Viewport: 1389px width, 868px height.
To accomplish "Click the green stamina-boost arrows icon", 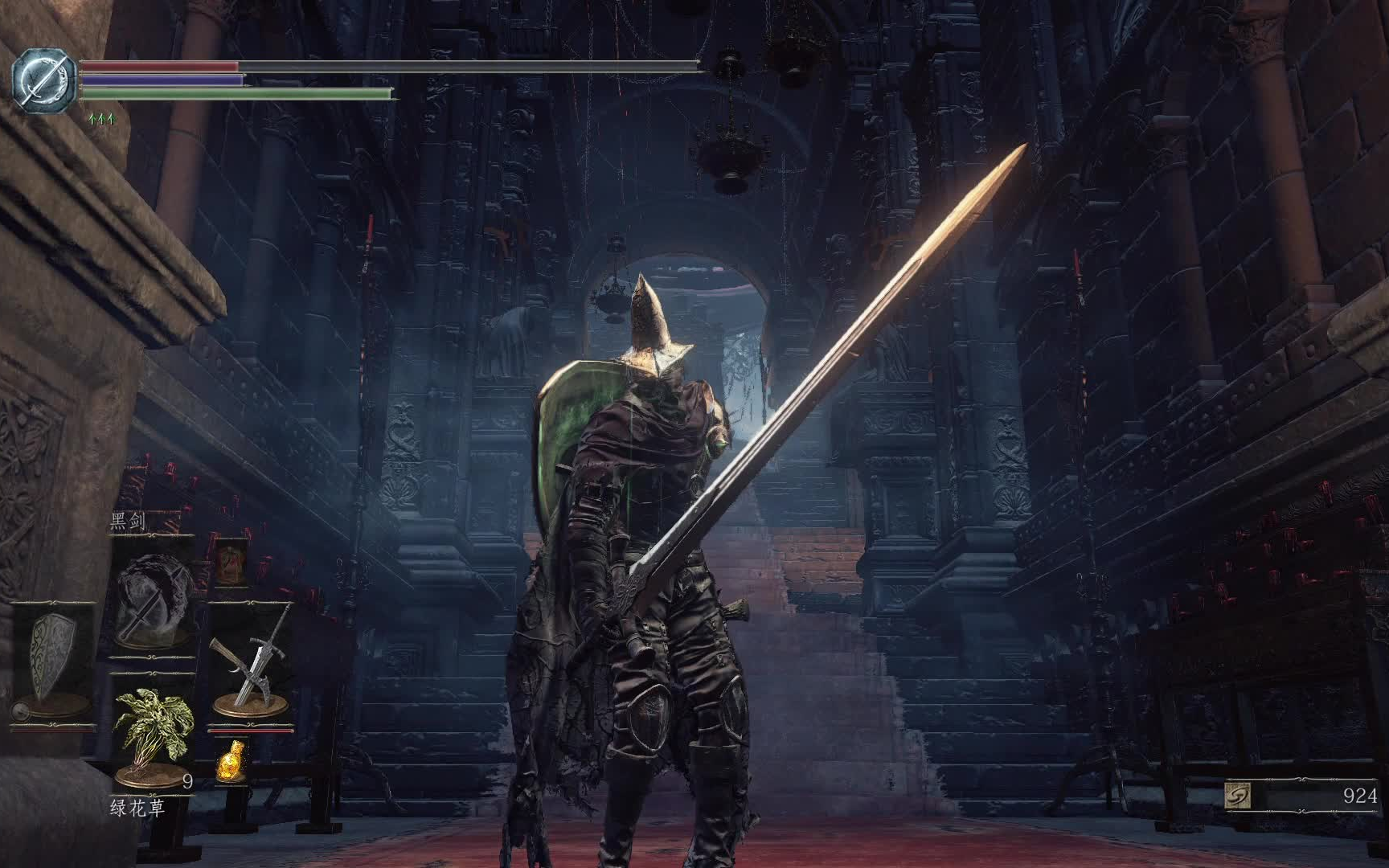I will (x=101, y=119).
